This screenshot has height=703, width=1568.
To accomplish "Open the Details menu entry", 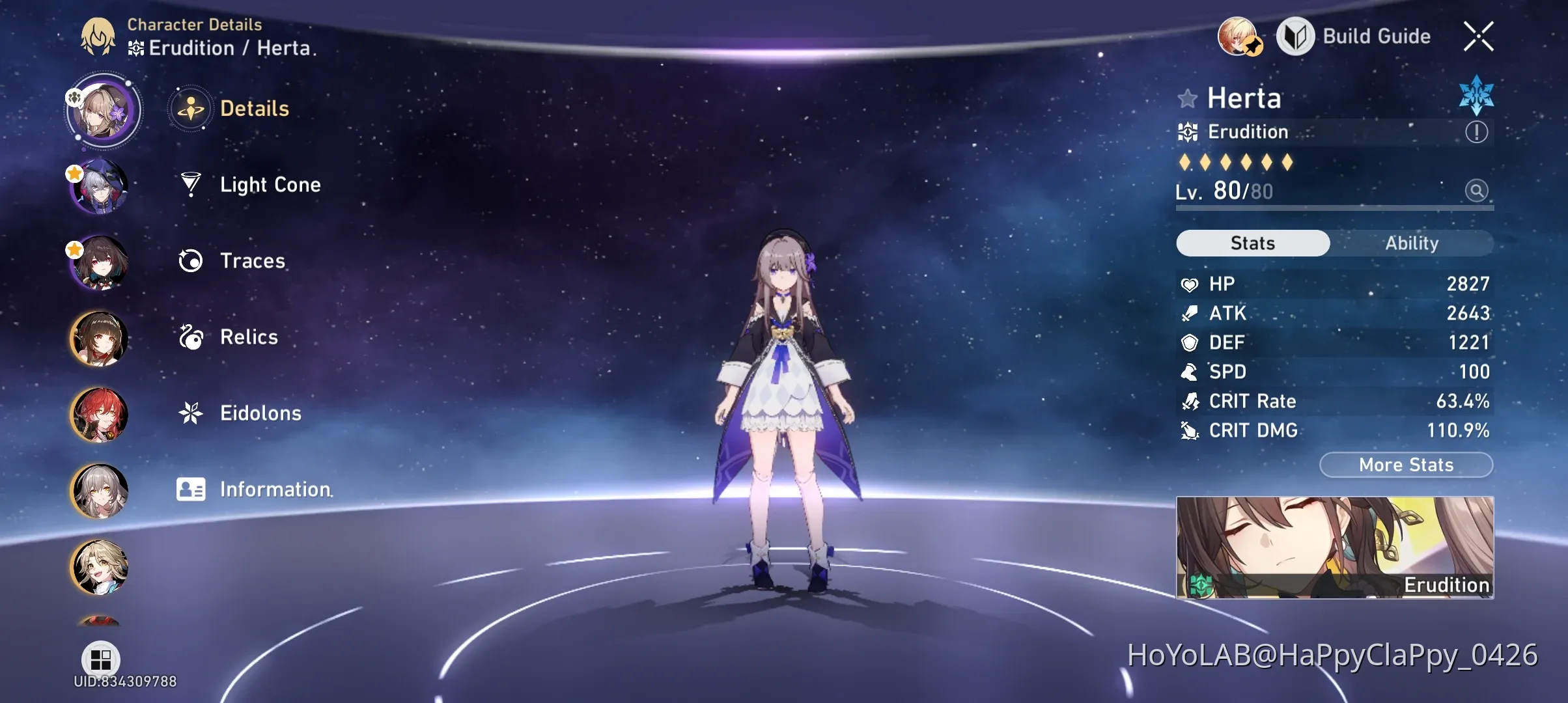I will (254, 109).
